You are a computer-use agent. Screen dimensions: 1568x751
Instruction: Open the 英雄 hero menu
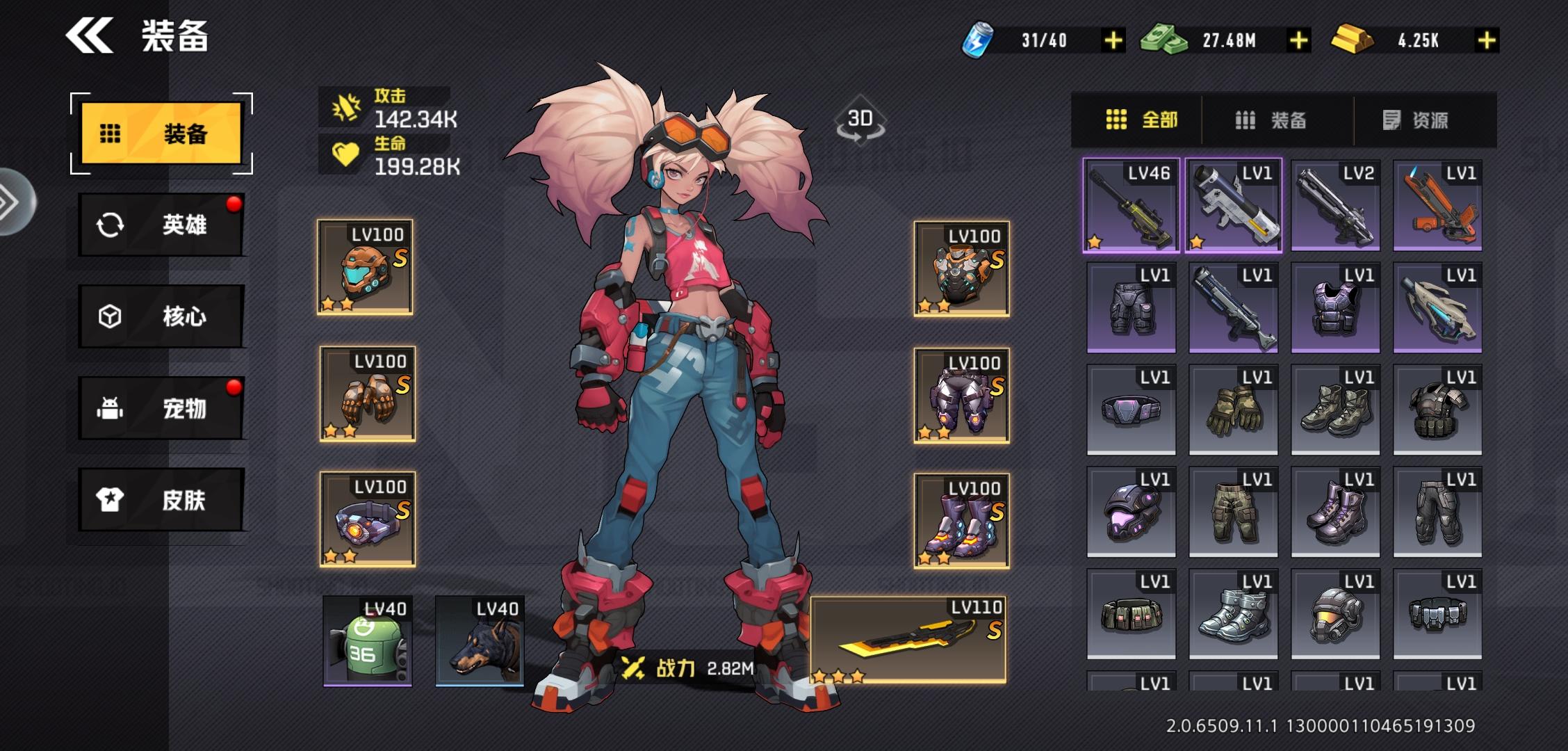click(161, 225)
